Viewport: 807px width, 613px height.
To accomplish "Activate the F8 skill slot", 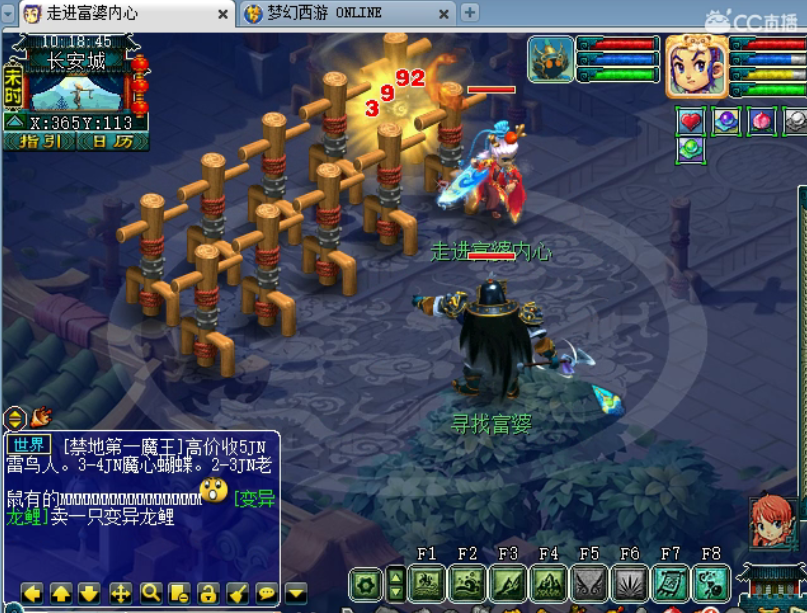I will click(x=711, y=583).
